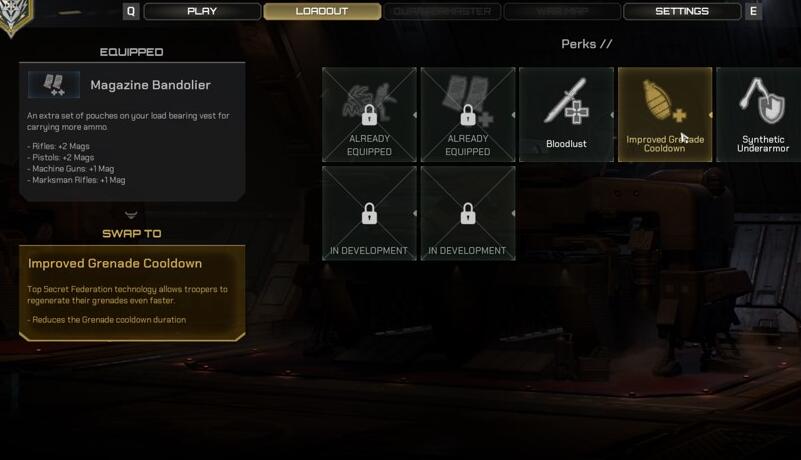Choose the Bloodlust perk

coord(566,114)
